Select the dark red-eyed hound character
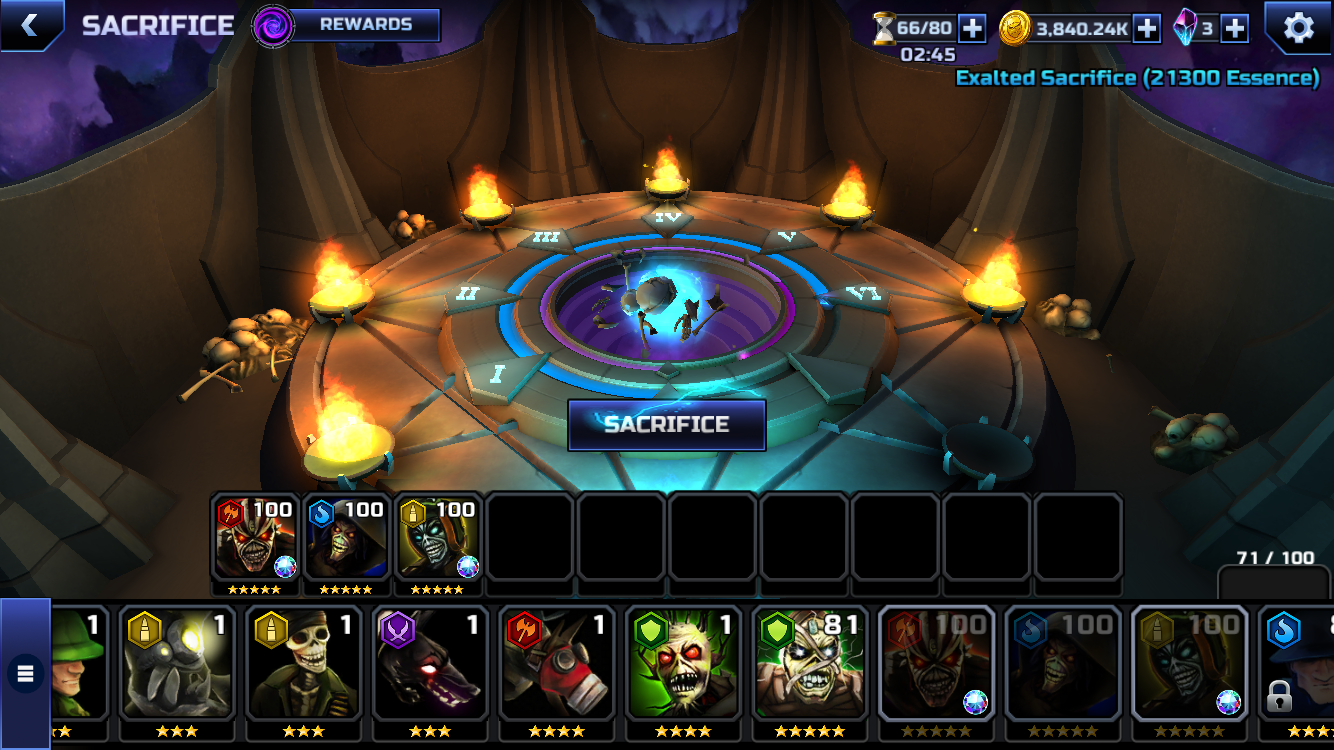Viewport: 1334px width, 750px height. coord(430,663)
